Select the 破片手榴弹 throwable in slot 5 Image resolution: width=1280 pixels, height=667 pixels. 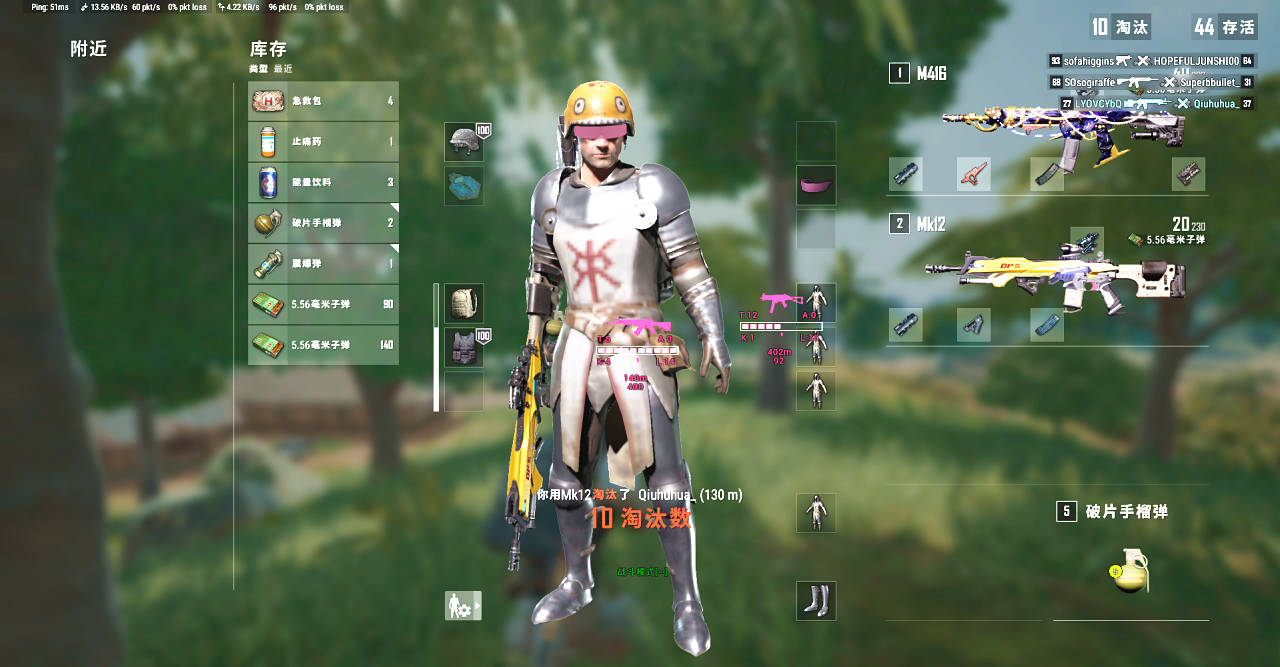pyautogui.click(x=1130, y=570)
